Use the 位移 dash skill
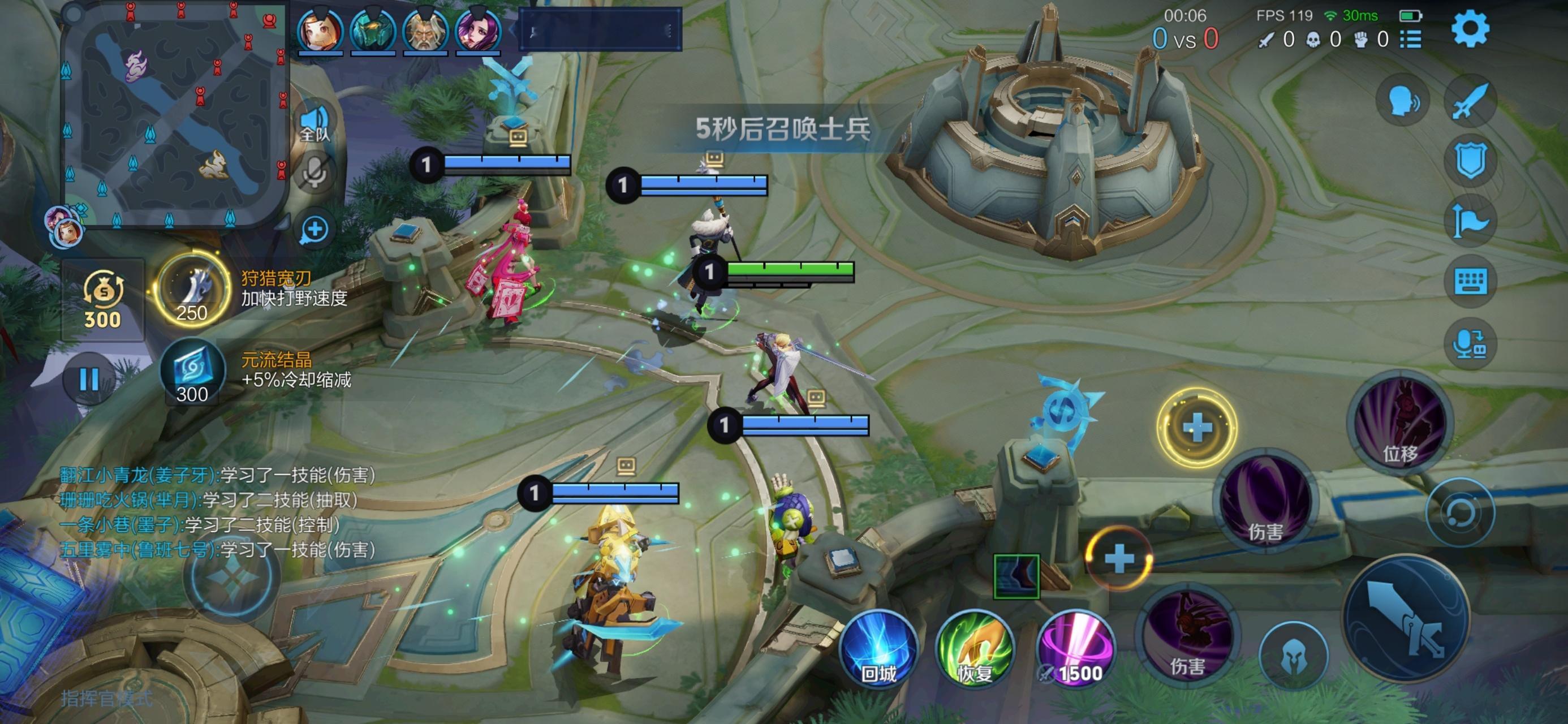 coord(1400,424)
